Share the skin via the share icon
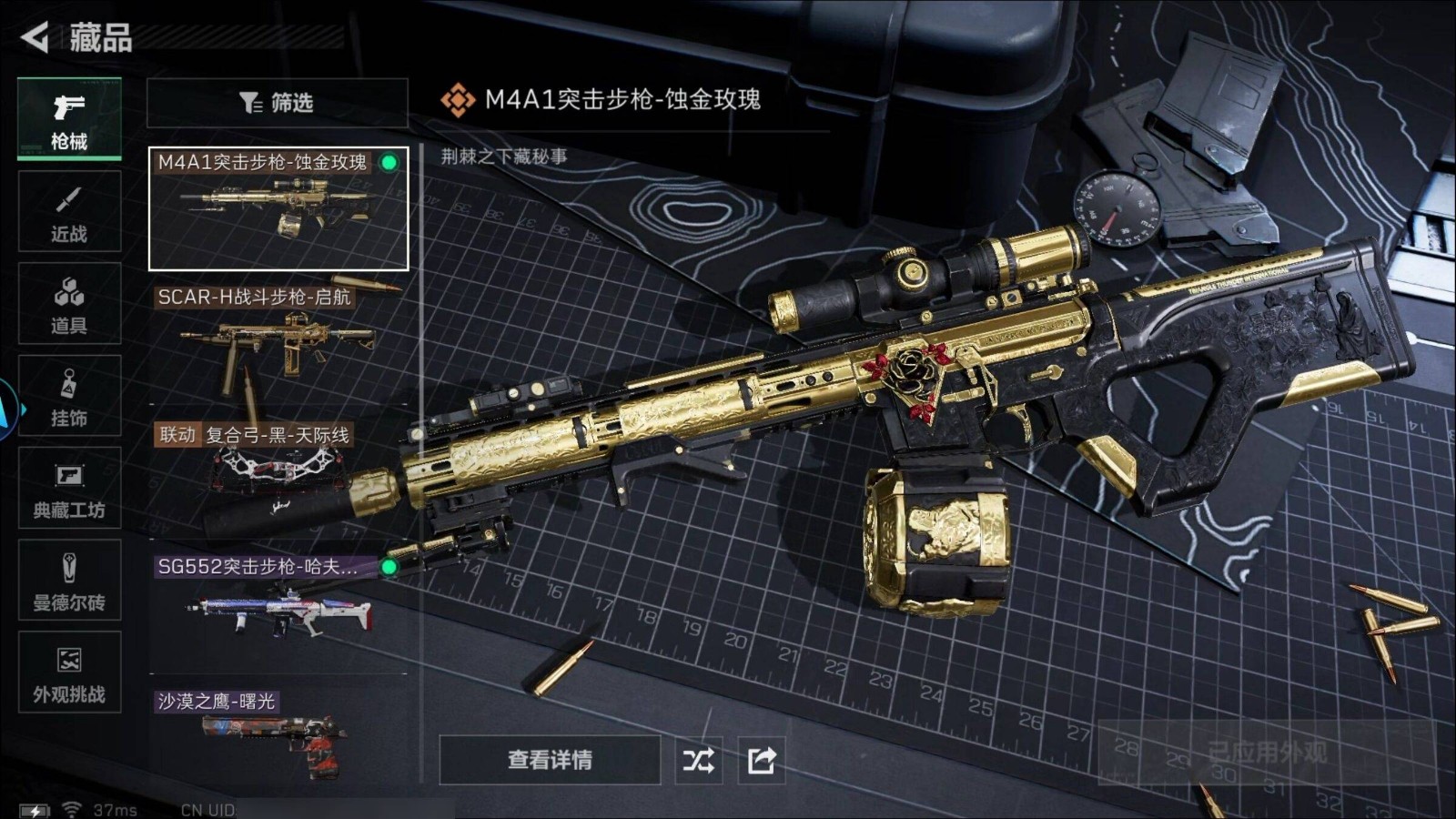Screen dimensions: 1456x819 (x=762, y=760)
